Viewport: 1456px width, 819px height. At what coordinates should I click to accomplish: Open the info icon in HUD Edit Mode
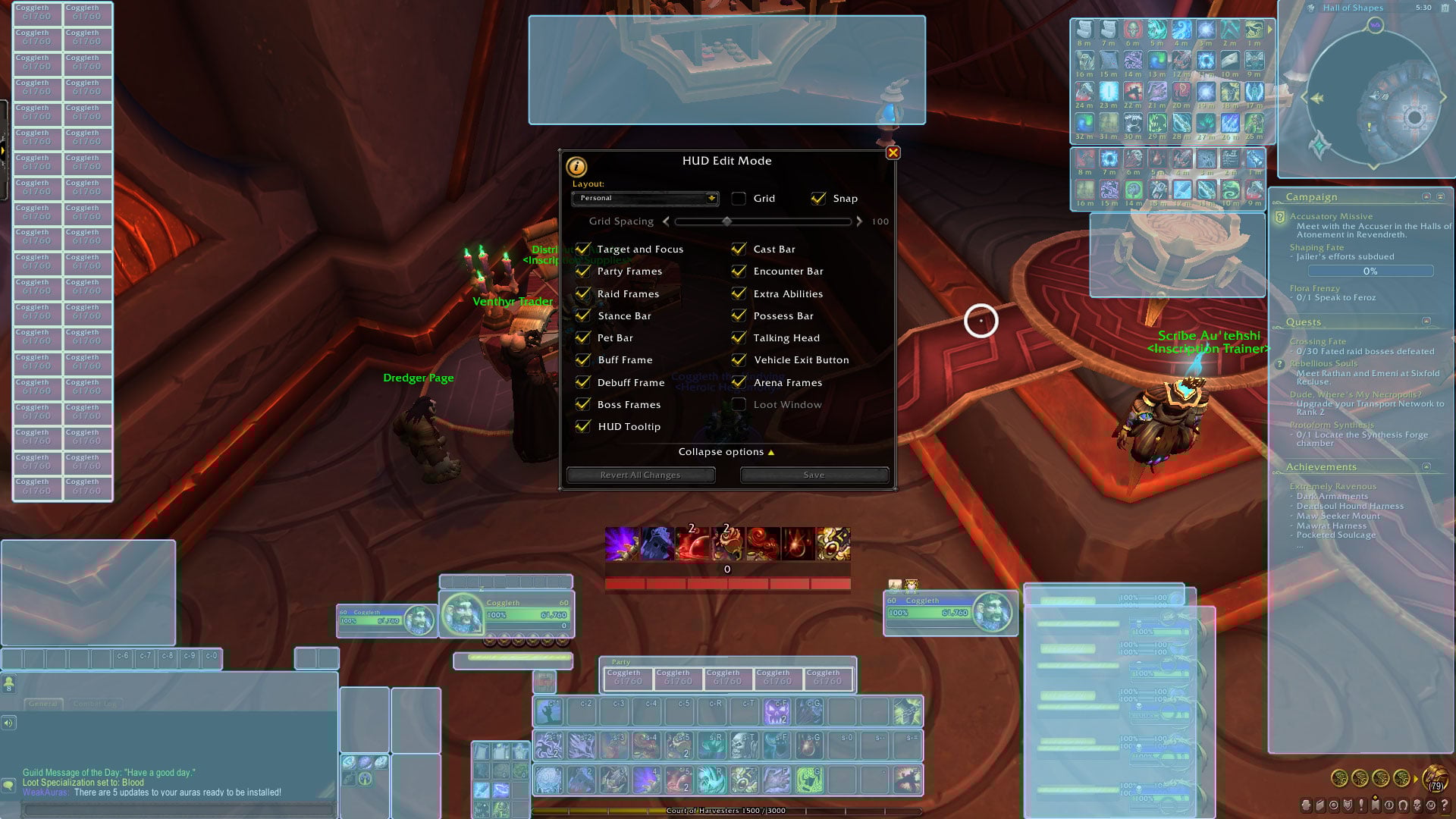(x=576, y=166)
